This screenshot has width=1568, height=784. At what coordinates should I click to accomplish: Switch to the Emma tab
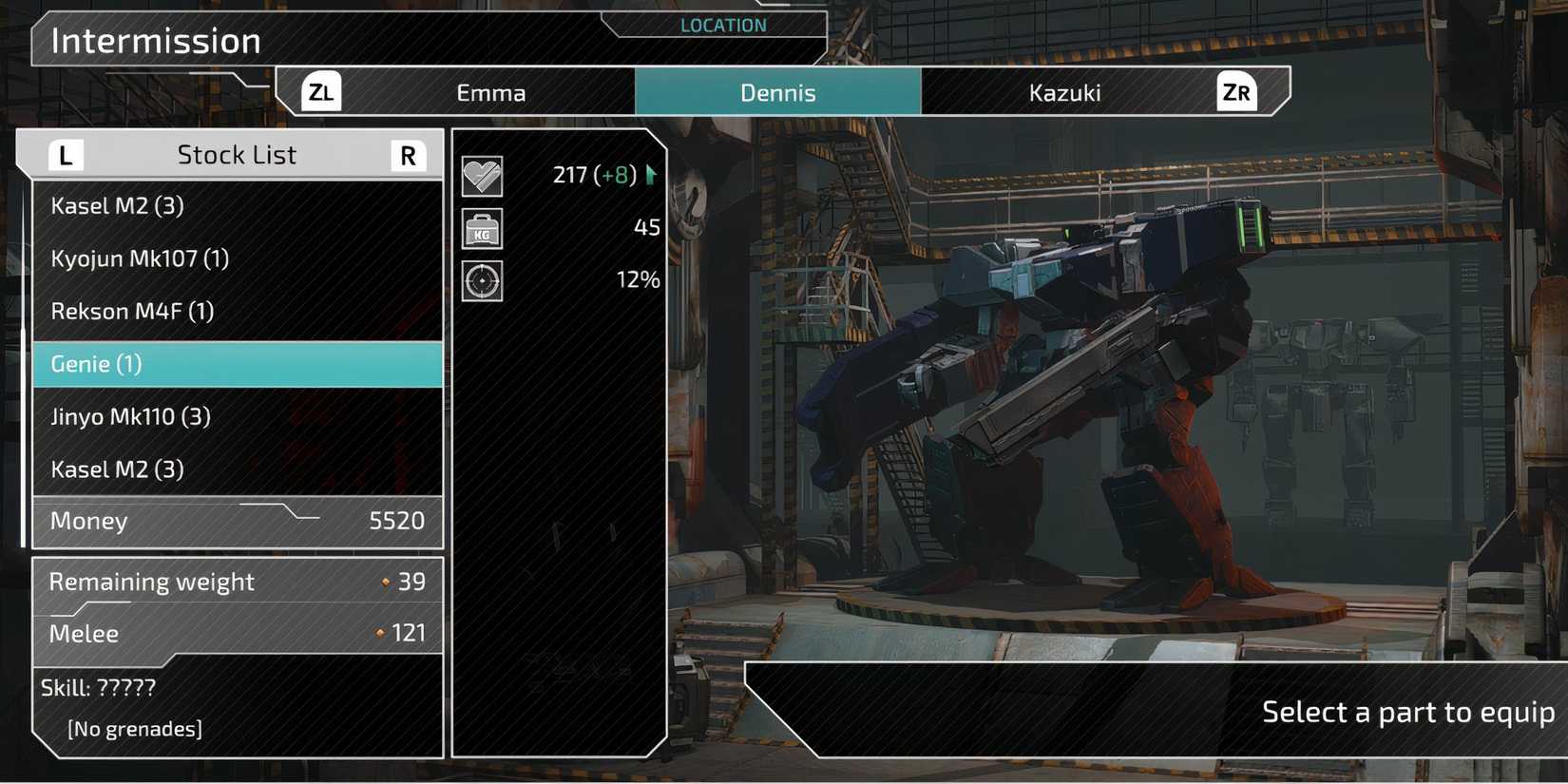(x=491, y=91)
